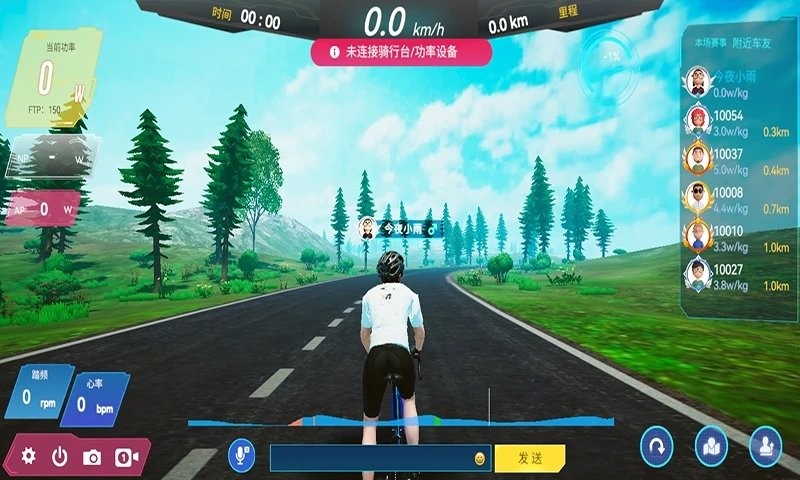Open the route map button
Screen dimensions: 800x480
pos(710,443)
